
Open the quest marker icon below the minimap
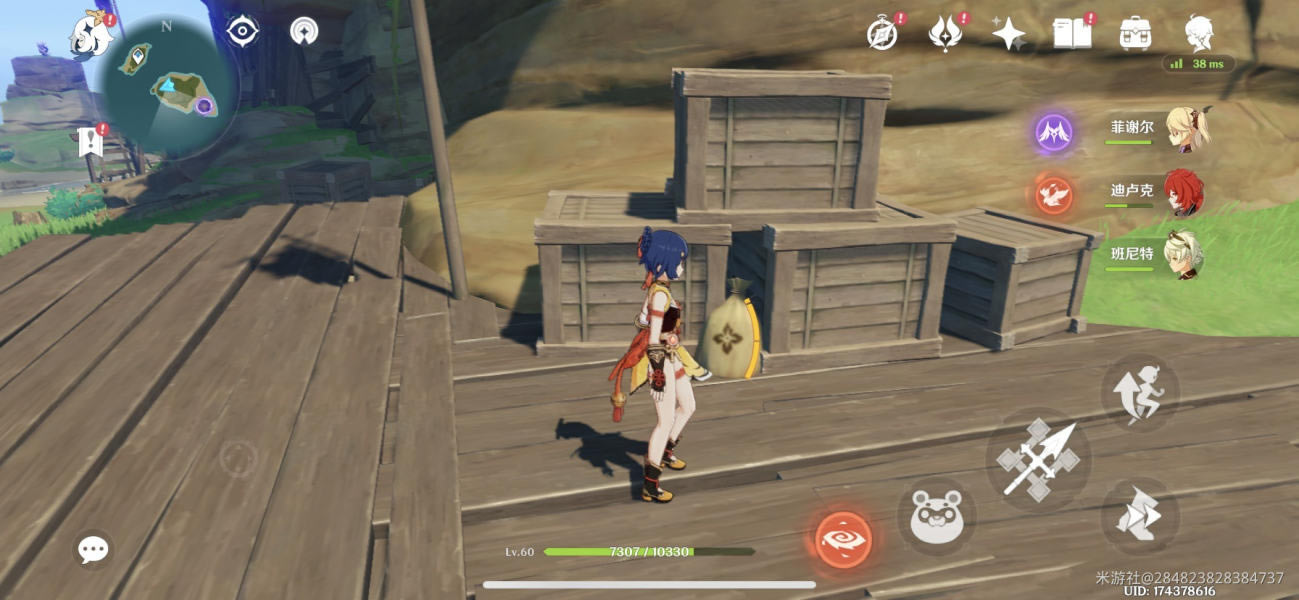91,142
